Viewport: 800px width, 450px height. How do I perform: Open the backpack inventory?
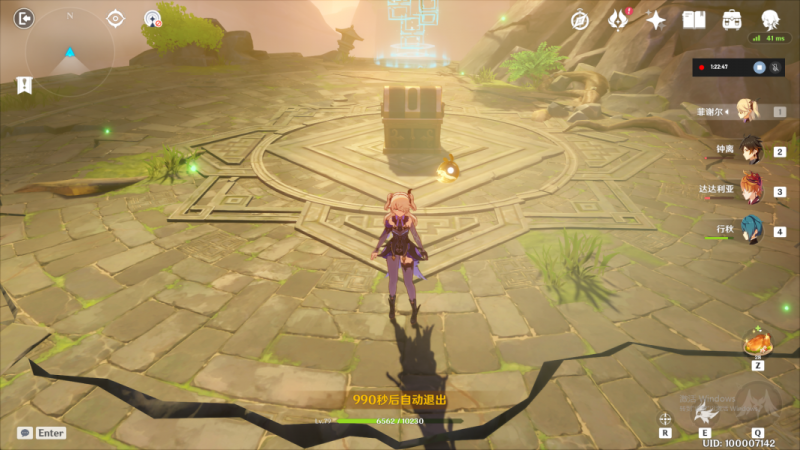pyautogui.click(x=732, y=19)
